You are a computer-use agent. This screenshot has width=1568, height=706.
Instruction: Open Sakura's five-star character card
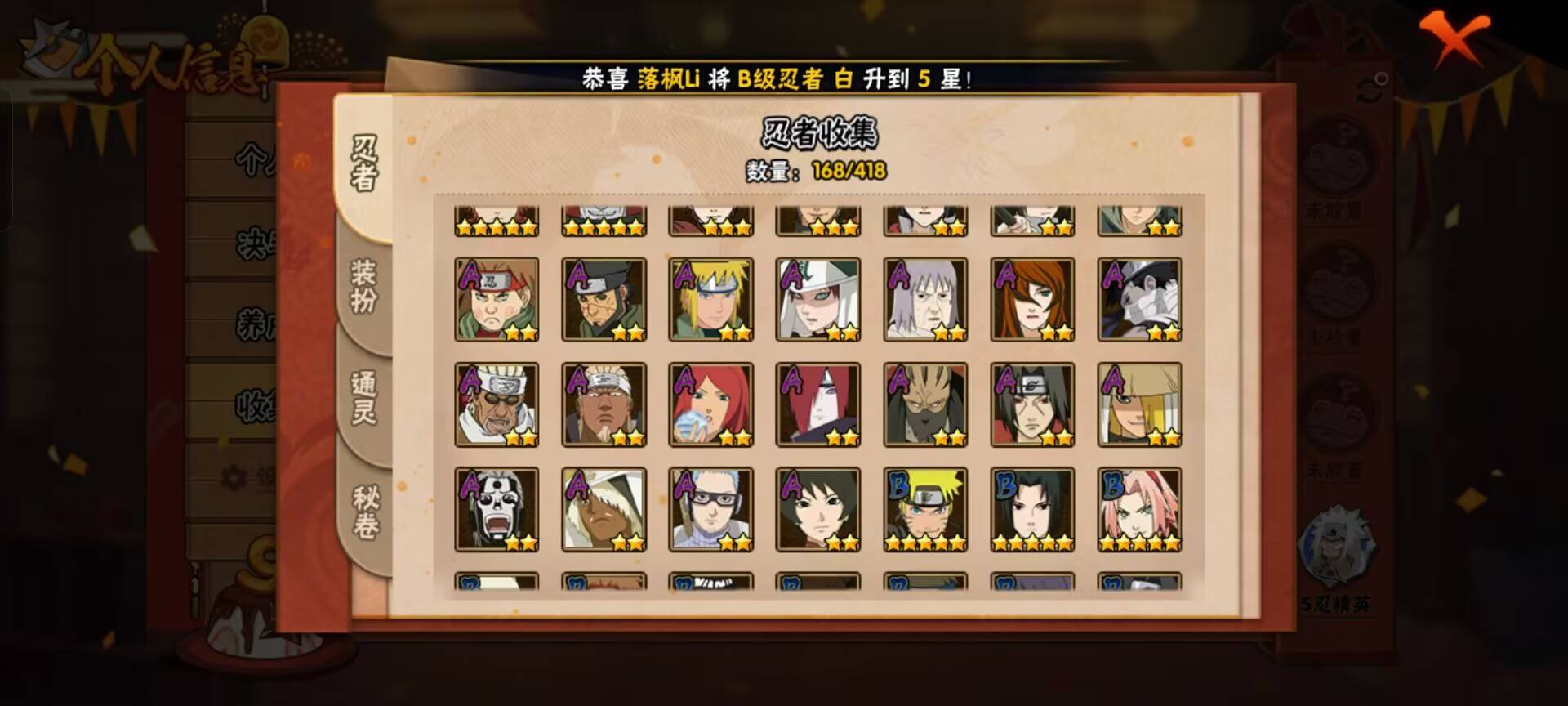click(x=1138, y=508)
